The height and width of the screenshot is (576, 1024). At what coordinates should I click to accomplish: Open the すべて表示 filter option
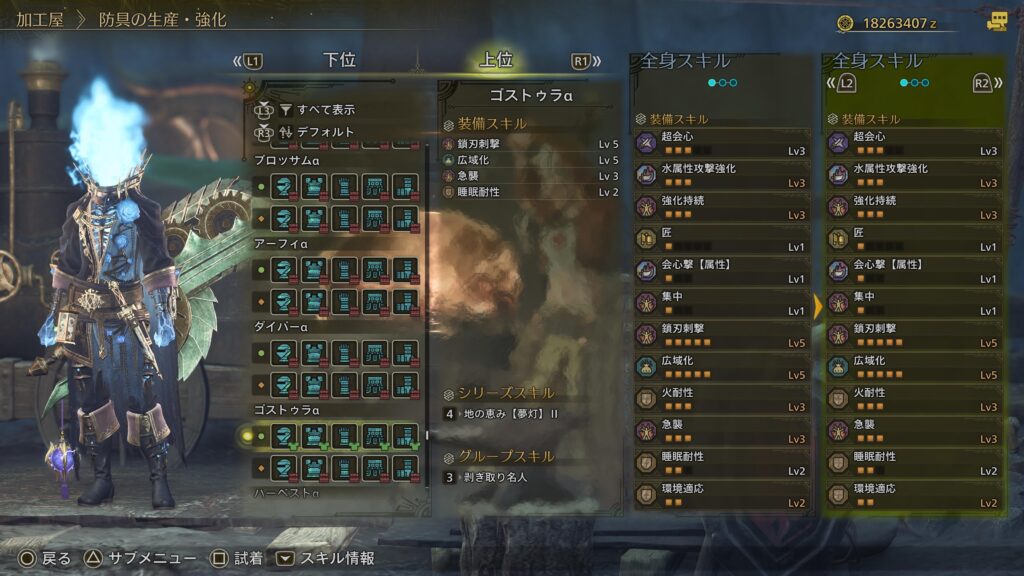click(325, 109)
